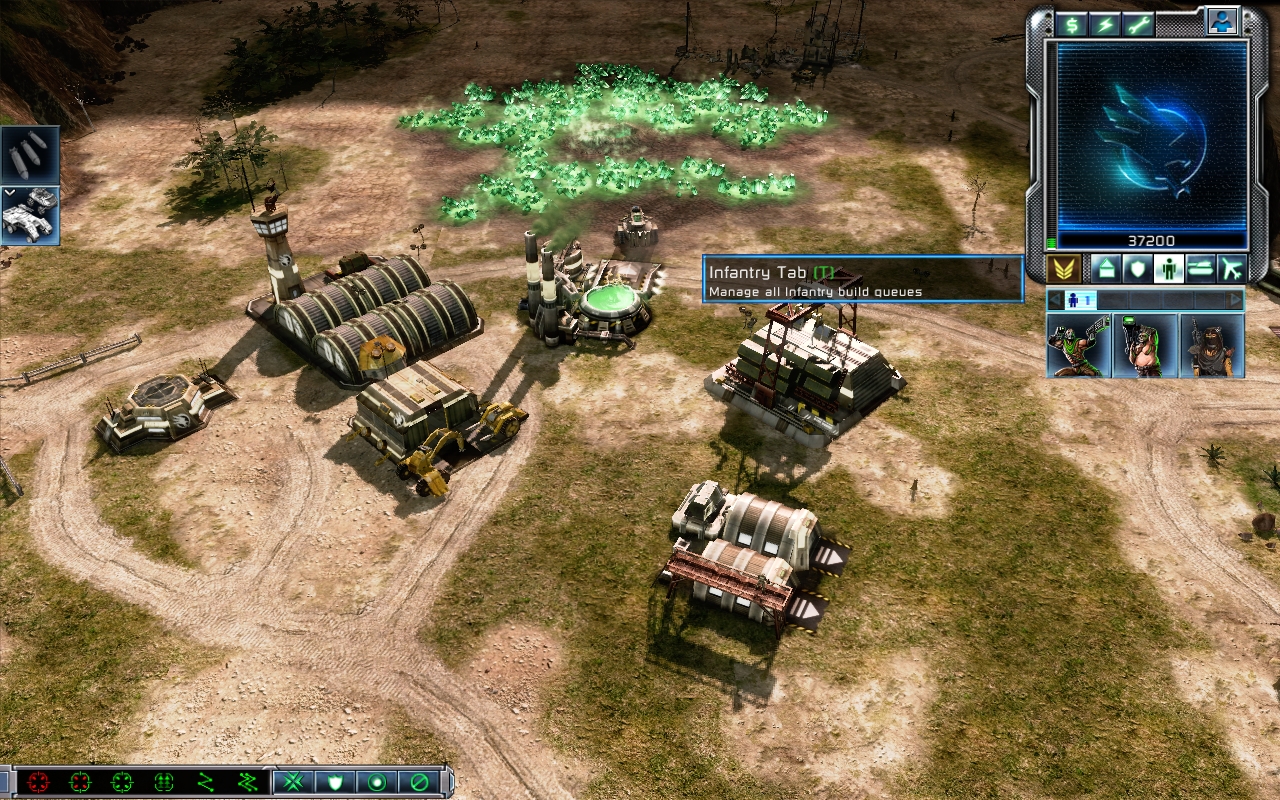Toggle sell mode with the dollar button

1073,25
